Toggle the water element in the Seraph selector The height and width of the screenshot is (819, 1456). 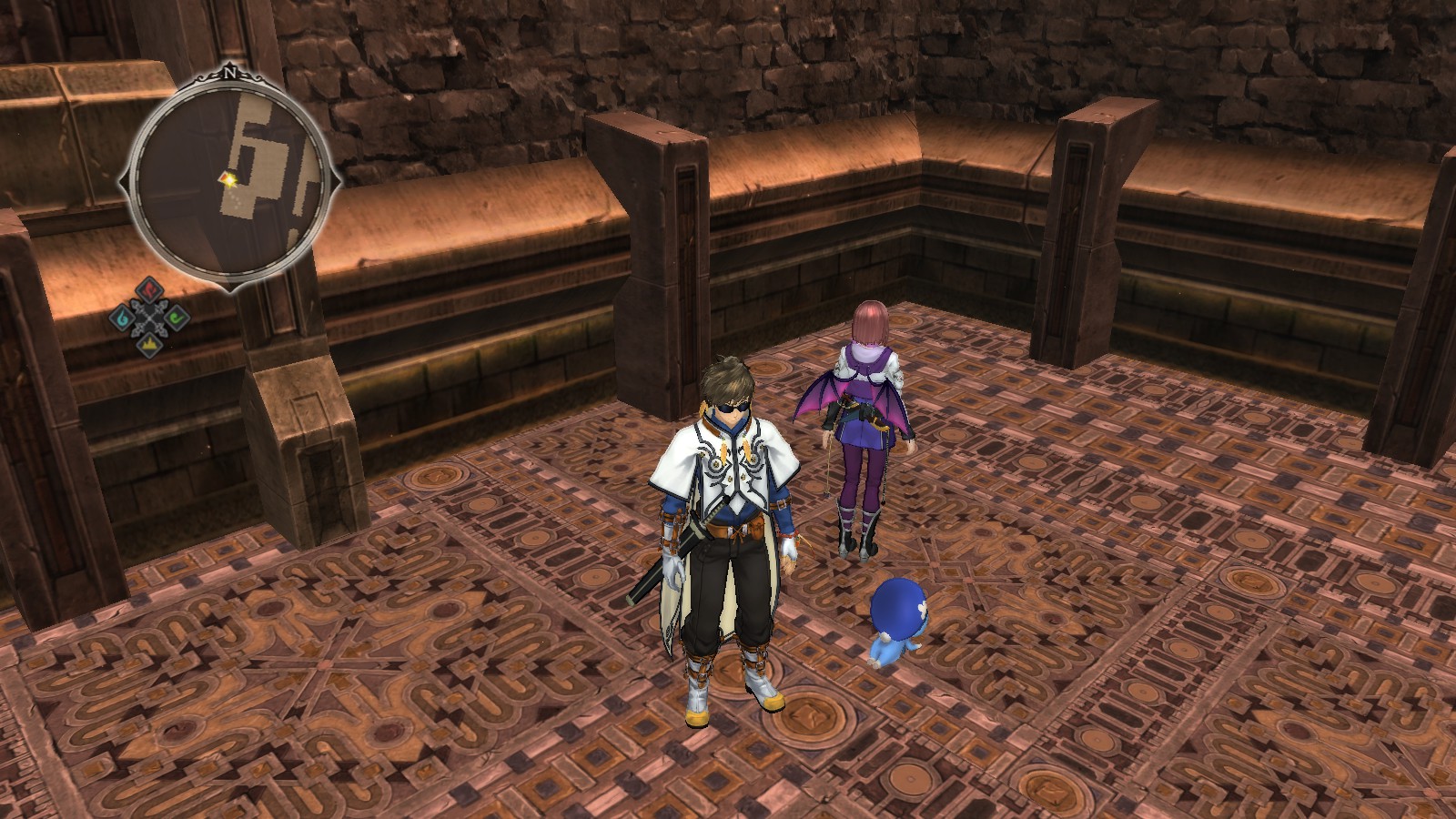click(123, 318)
